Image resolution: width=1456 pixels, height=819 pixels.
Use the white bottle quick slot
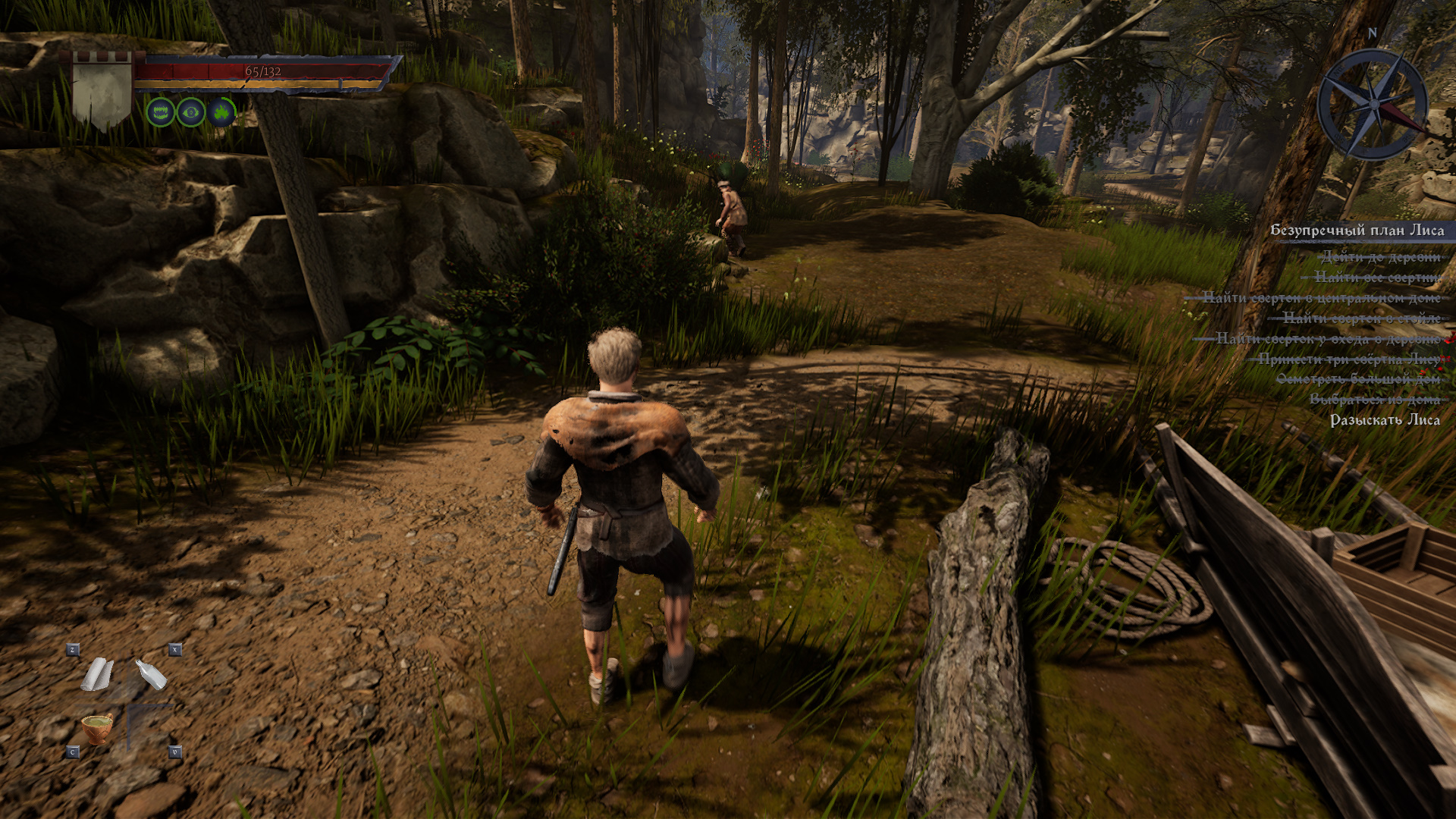151,674
